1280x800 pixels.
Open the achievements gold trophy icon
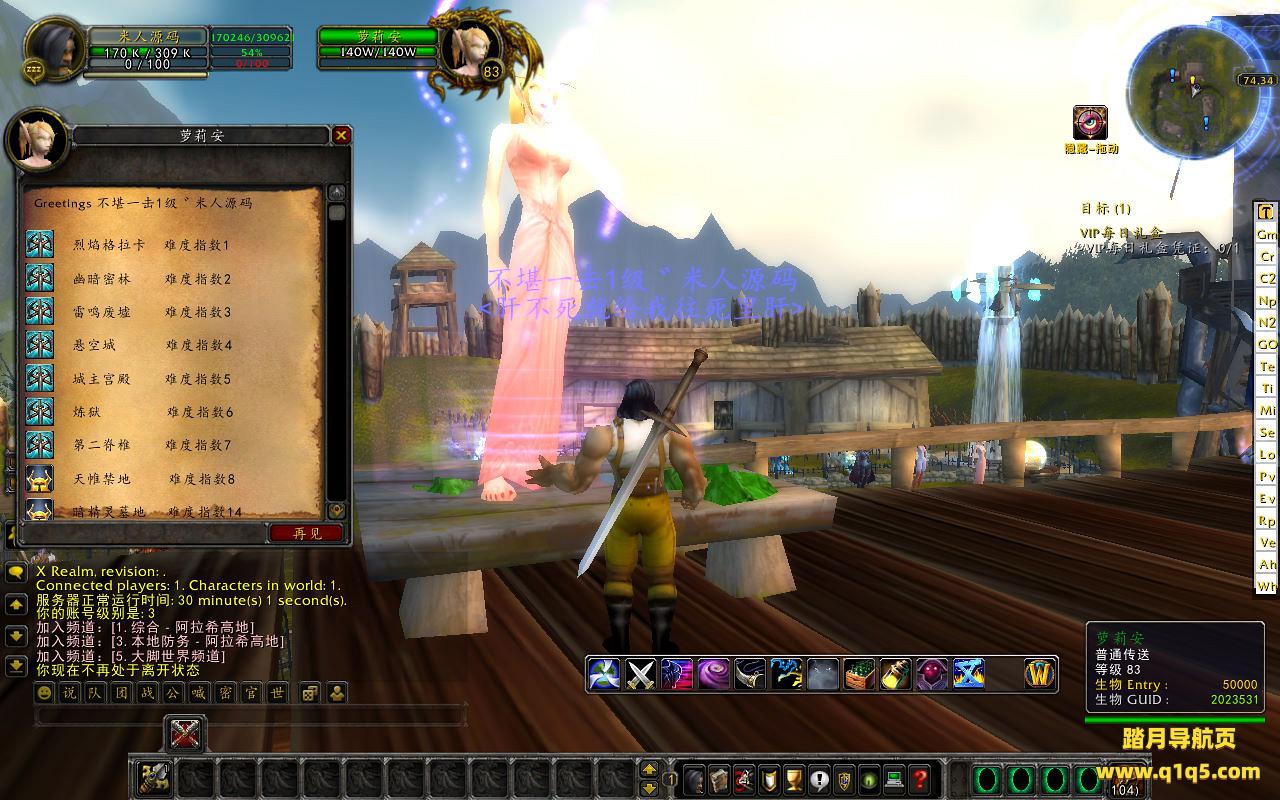pyautogui.click(x=795, y=778)
